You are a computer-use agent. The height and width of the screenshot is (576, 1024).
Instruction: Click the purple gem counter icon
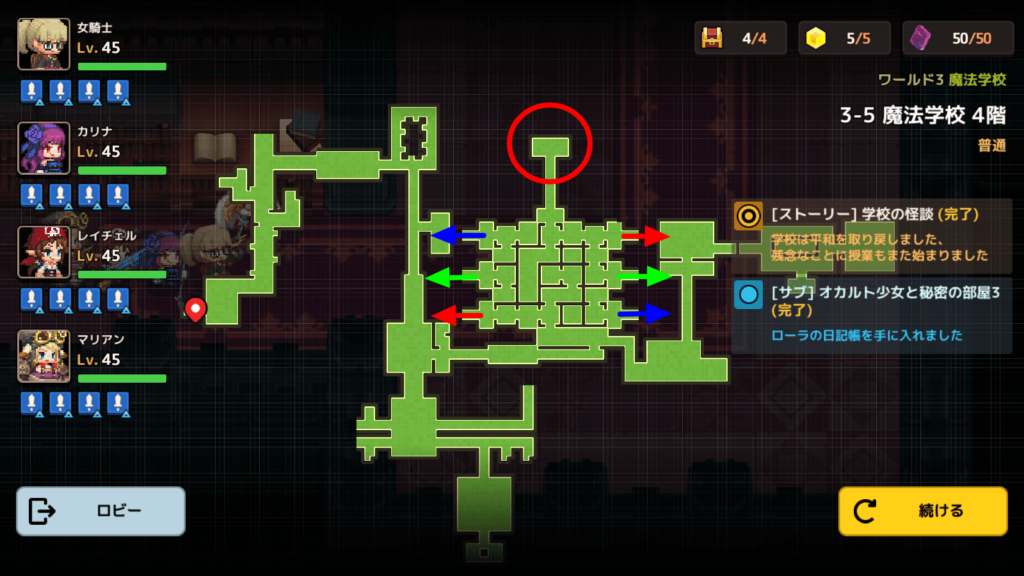click(x=921, y=38)
